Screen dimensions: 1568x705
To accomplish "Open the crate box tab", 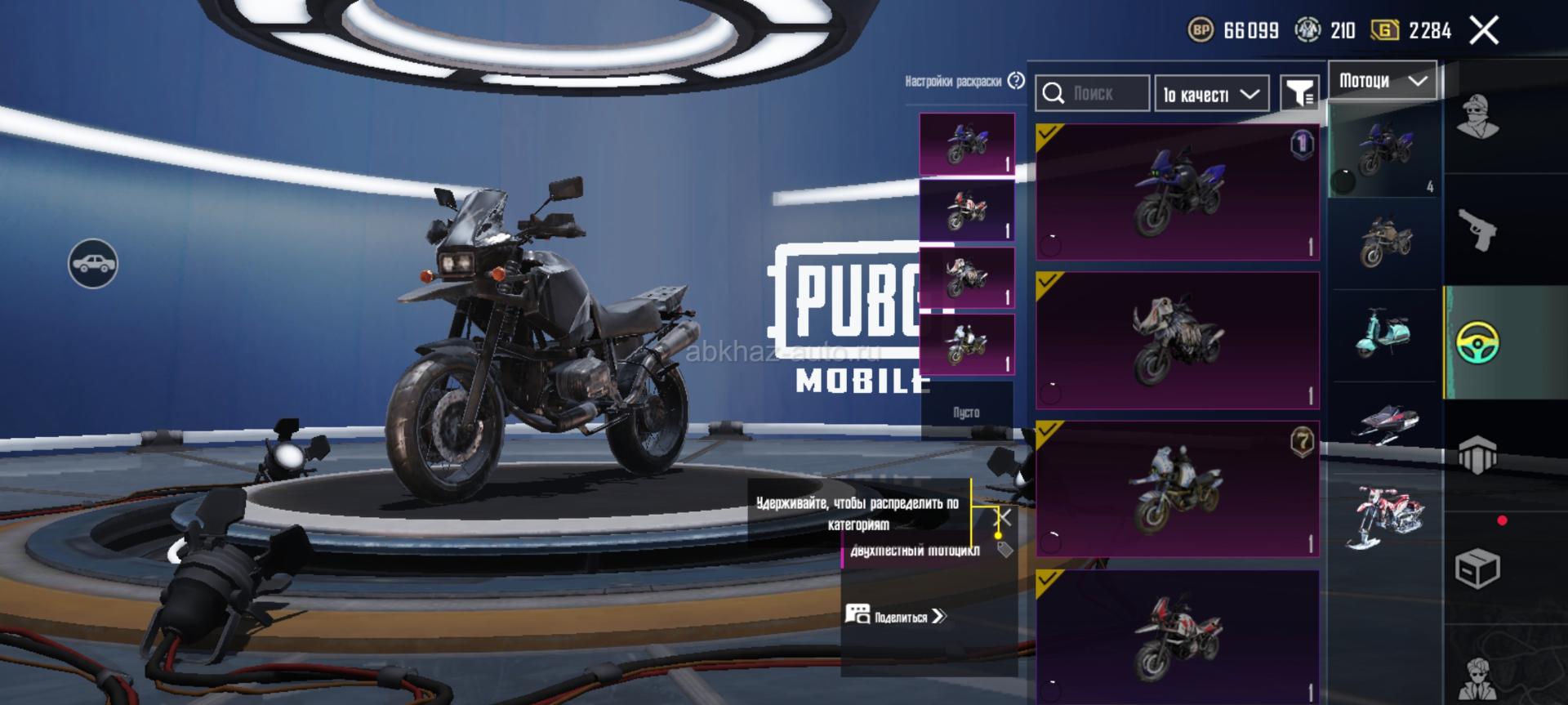I will [1477, 568].
